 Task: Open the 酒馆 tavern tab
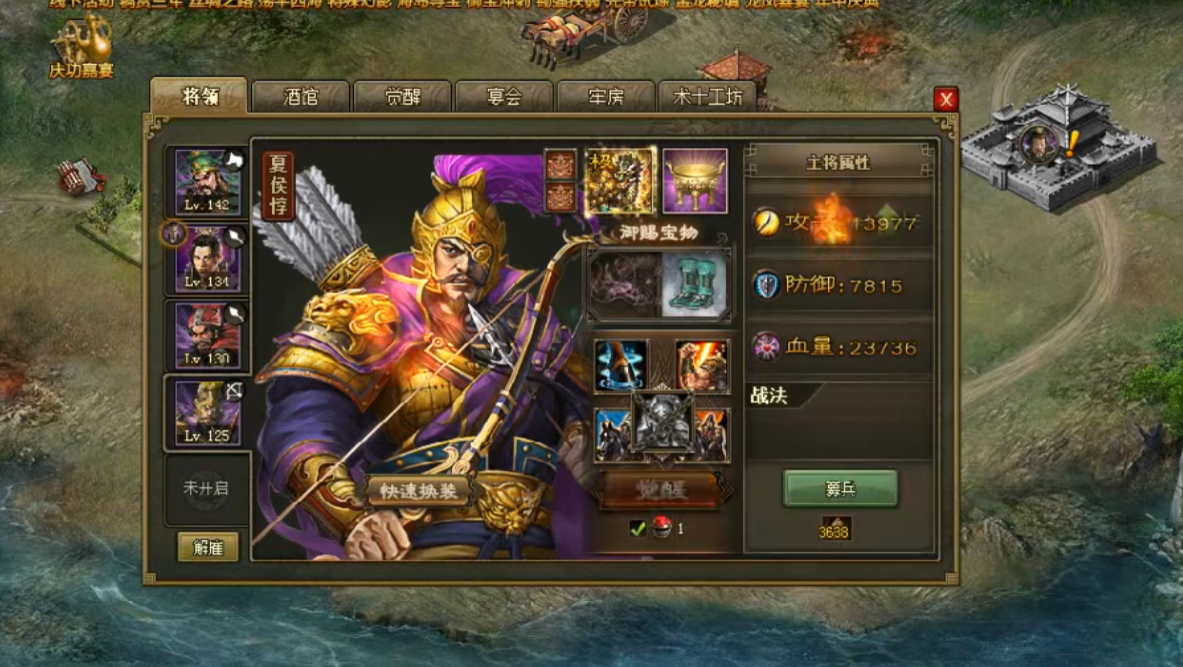(x=300, y=97)
